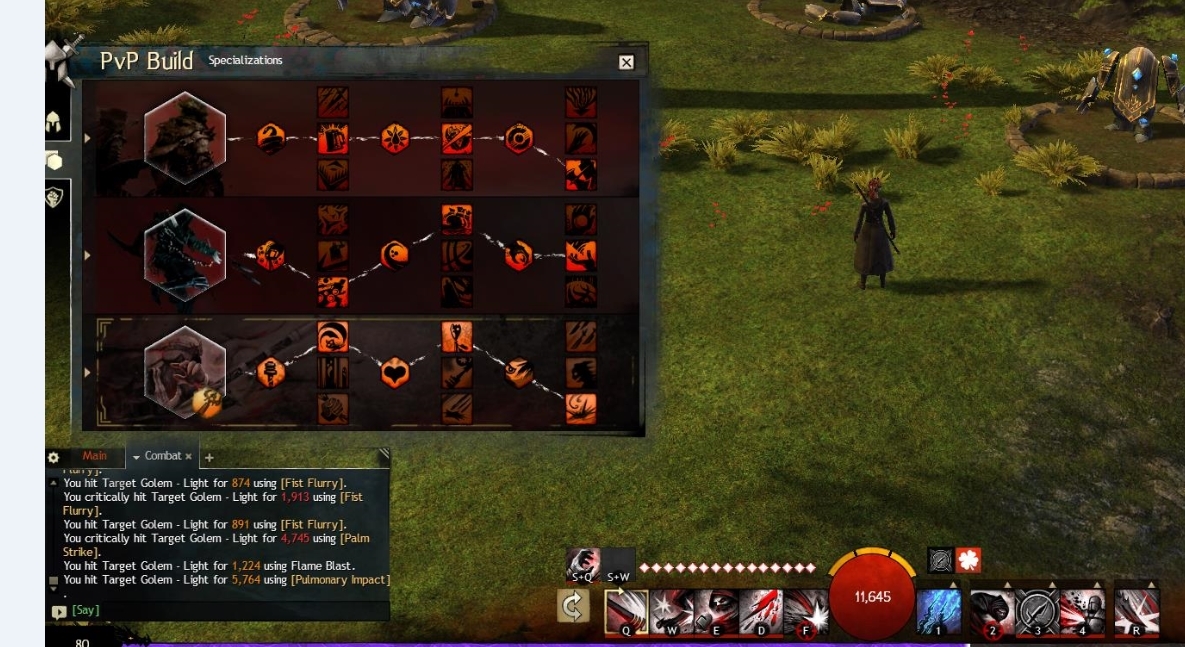The height and width of the screenshot is (647, 1185).
Task: Trigger the elite skill on R
Action: click(x=1136, y=611)
